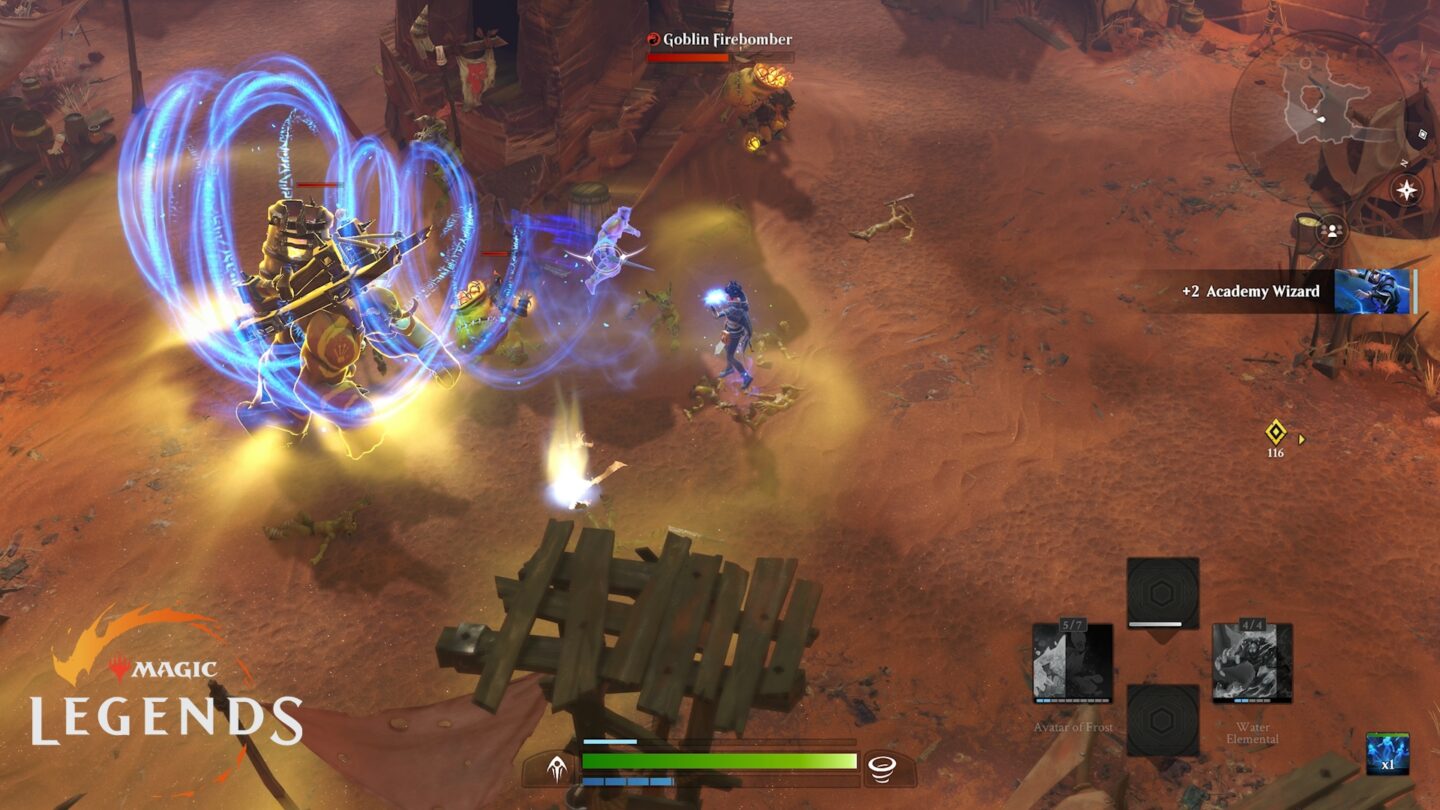
Task: Open the party menu people icon below minimap
Action: (x=1333, y=232)
